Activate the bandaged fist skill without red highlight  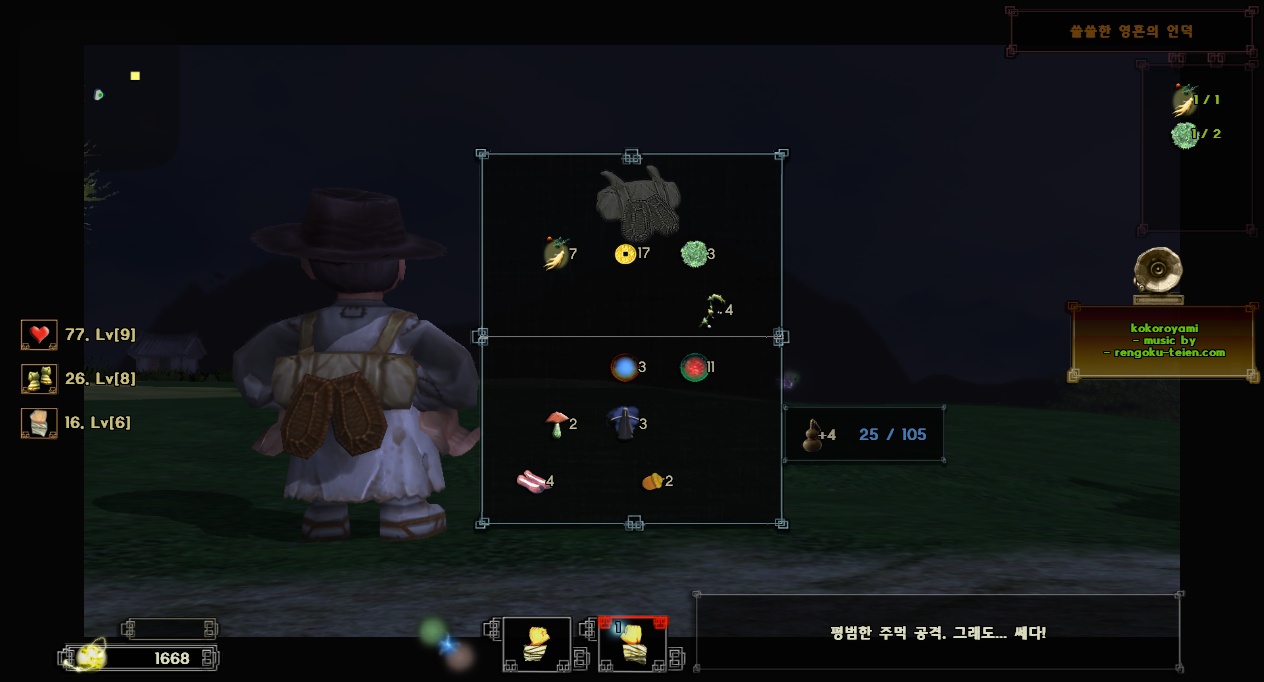coord(537,644)
